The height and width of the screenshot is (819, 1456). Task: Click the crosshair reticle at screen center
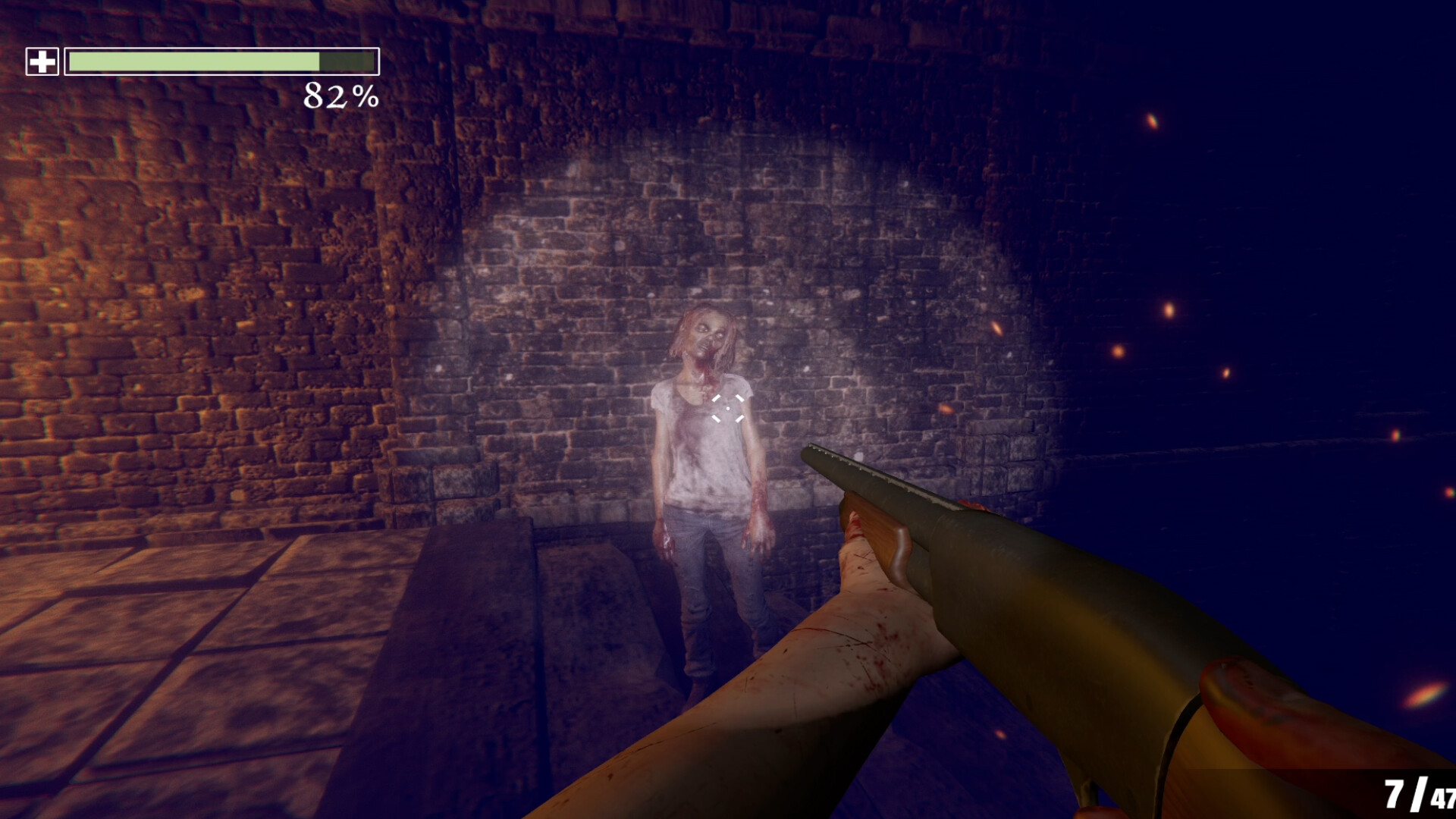pos(728,409)
